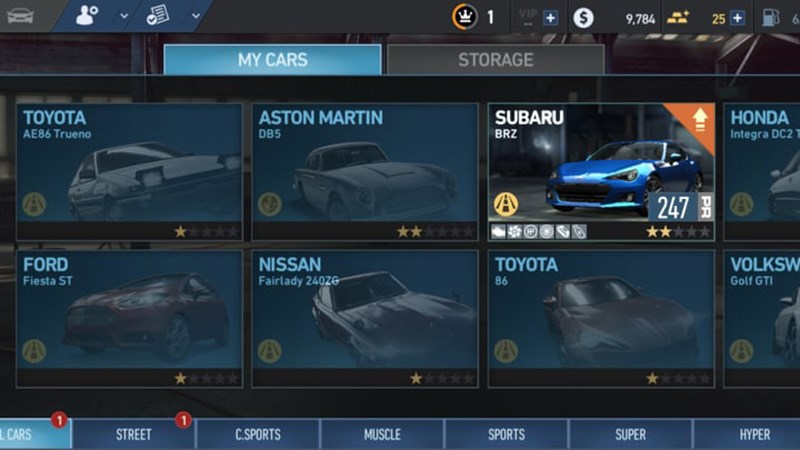The width and height of the screenshot is (800, 450).
Task: Choose the Toyota 86 car card
Action: [x=601, y=318]
